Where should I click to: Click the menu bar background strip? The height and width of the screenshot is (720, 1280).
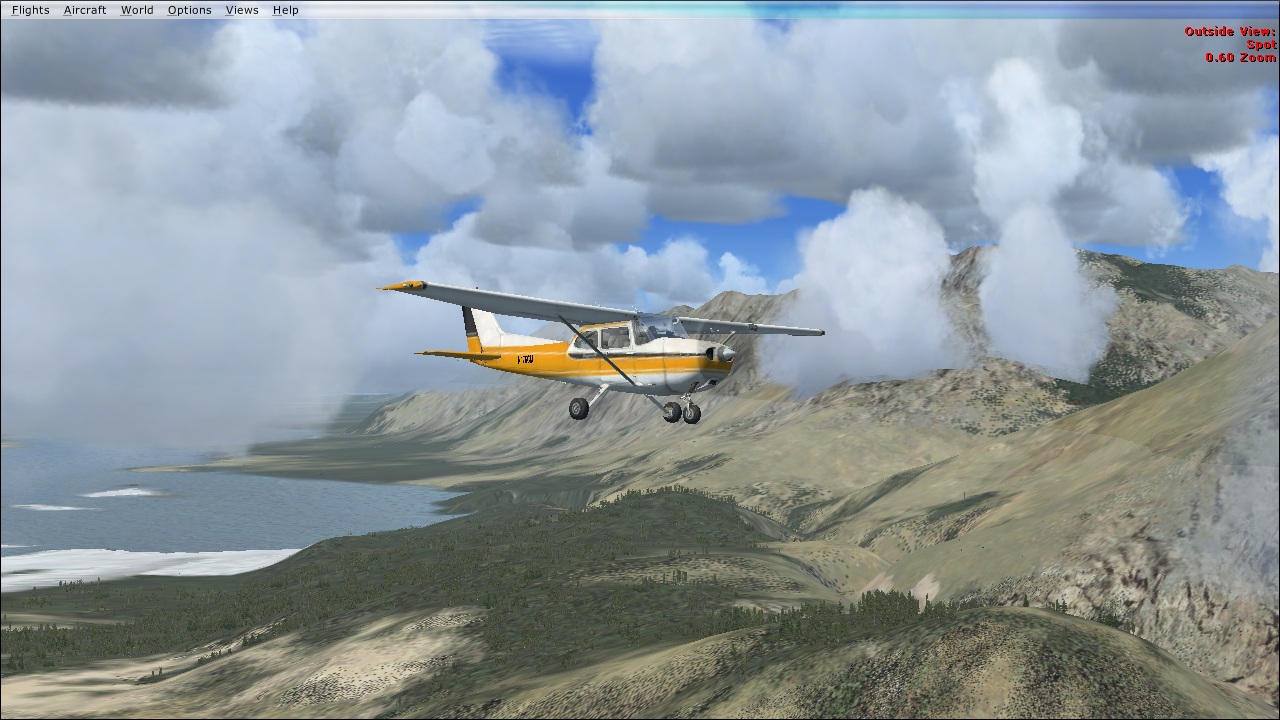click(600, 10)
